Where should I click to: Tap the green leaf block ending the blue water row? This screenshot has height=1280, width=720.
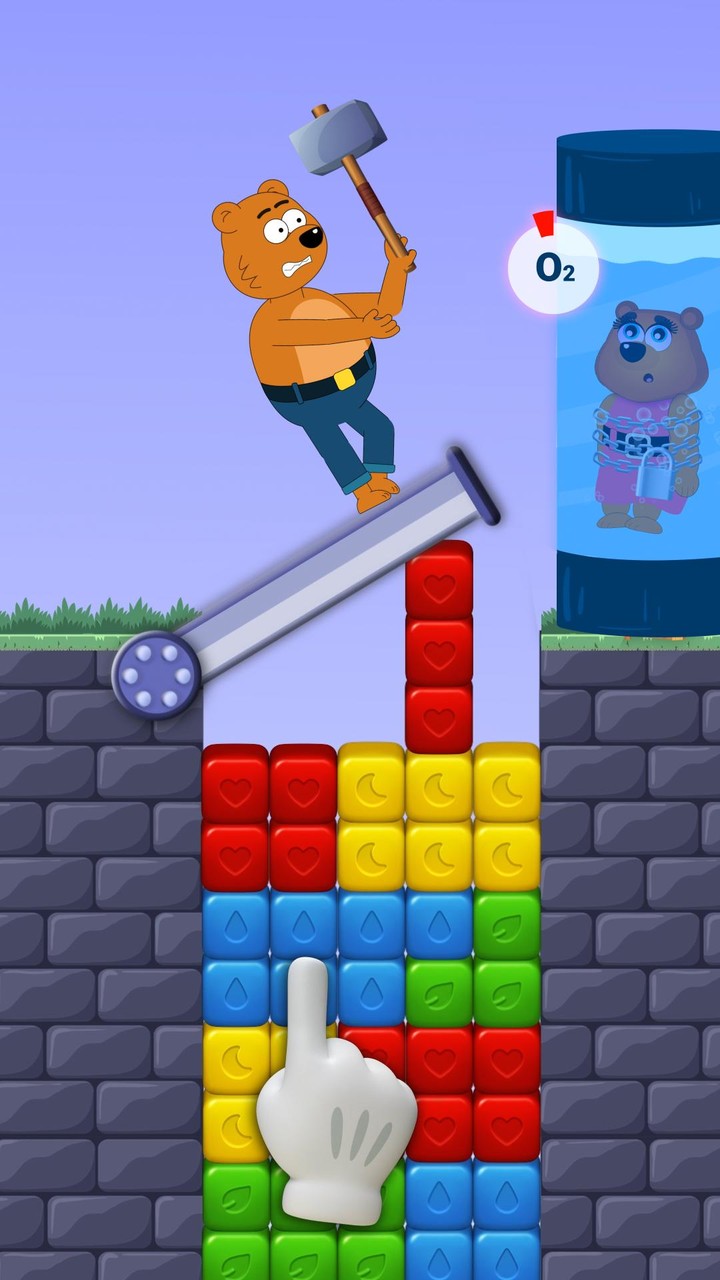click(507, 924)
